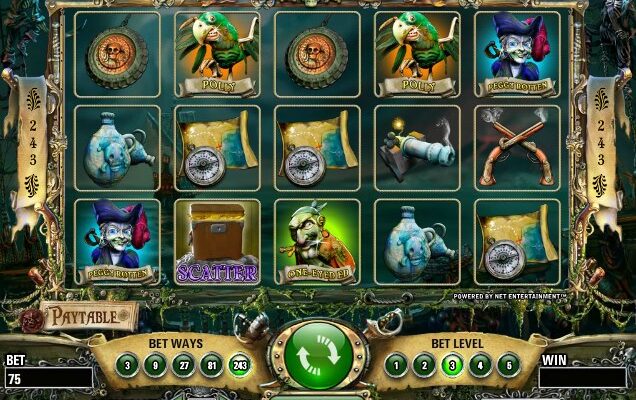Select bet level 3
Image resolution: width=636 pixels, height=400 pixels.
click(454, 365)
